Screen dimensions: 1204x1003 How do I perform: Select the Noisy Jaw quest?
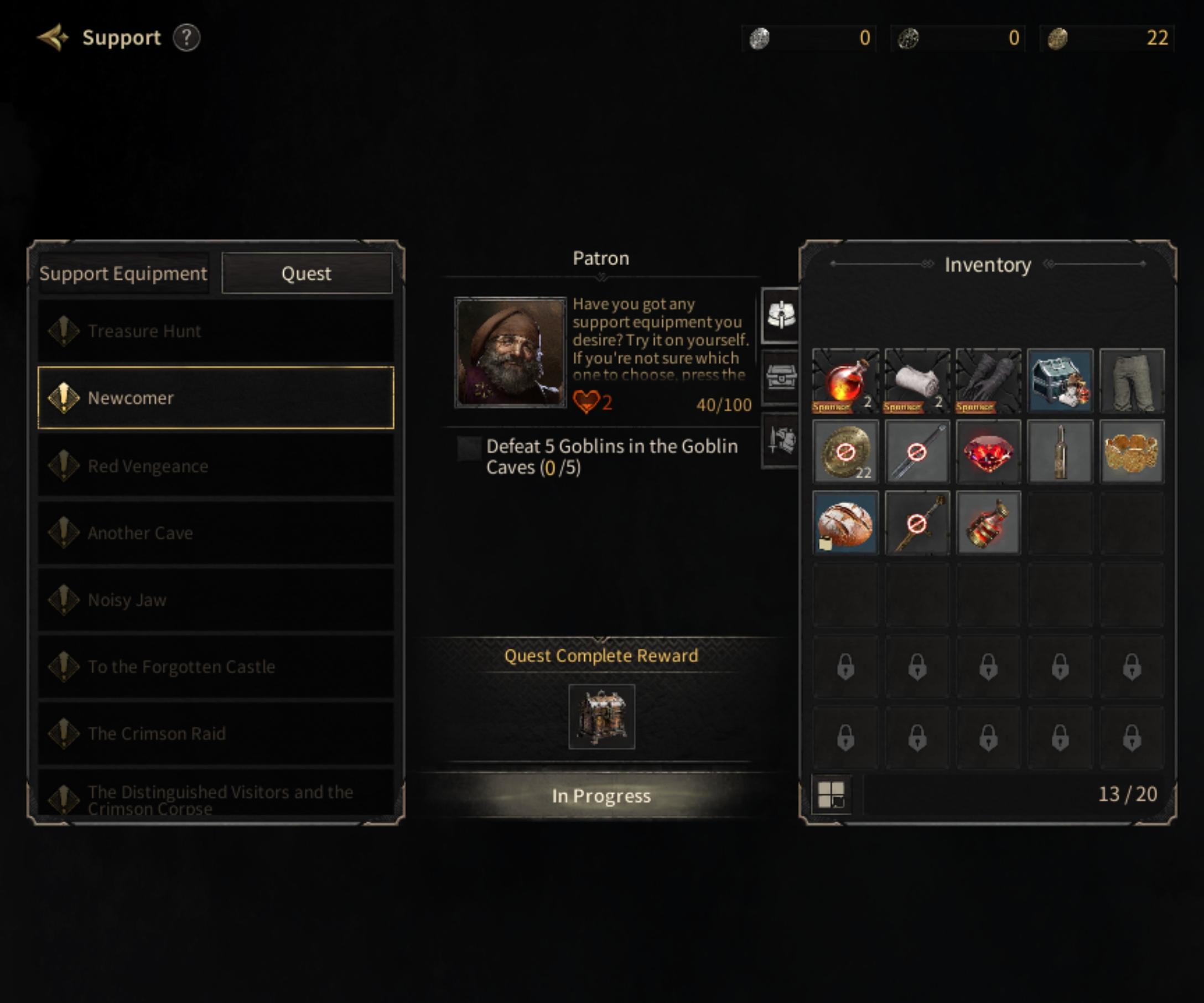tap(216, 600)
